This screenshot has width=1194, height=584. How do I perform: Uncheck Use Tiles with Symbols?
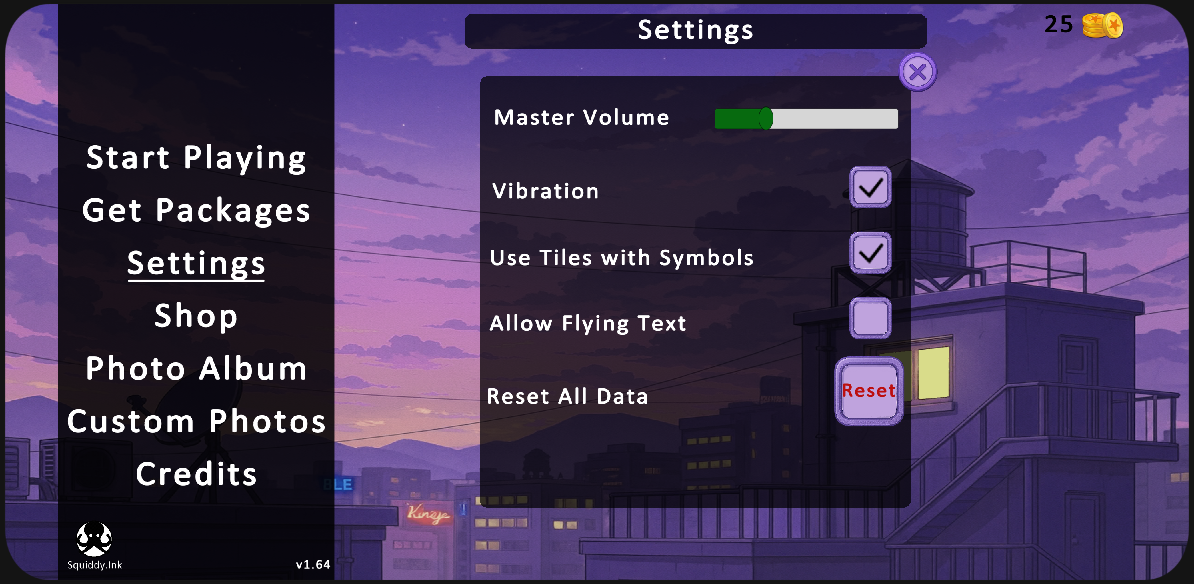coord(870,253)
